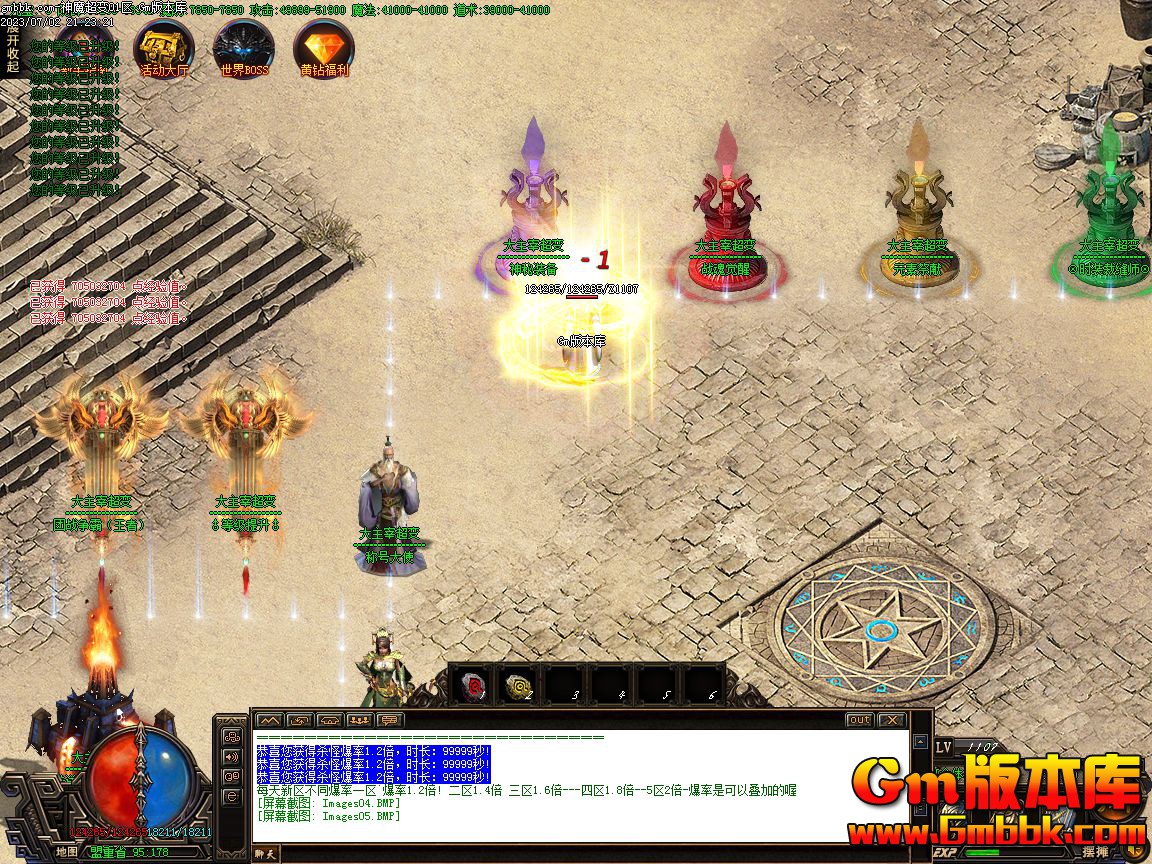
Task: Toggle the sound speaker button
Action: tap(232, 757)
